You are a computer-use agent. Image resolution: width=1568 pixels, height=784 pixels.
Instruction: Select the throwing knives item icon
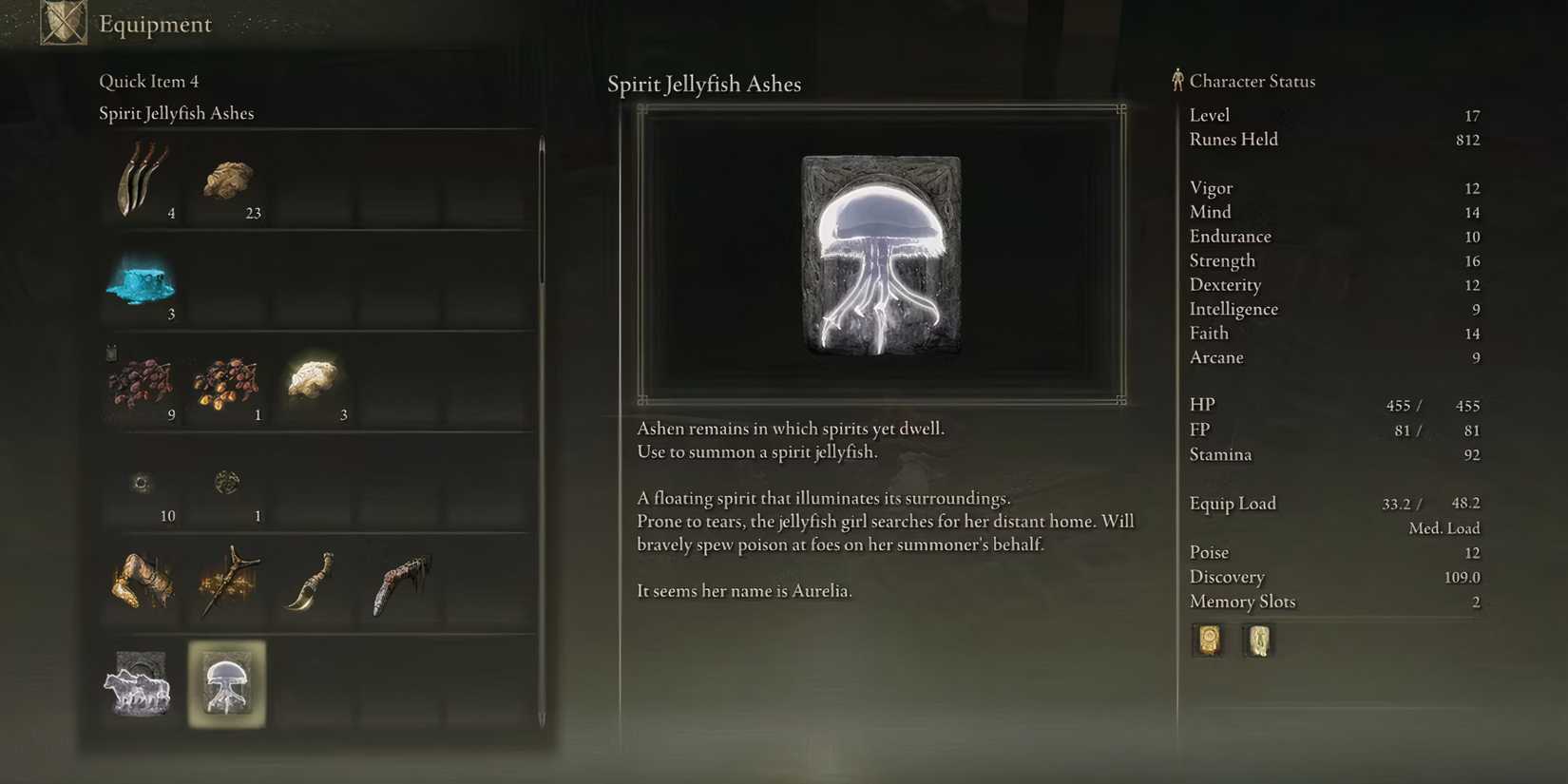[x=143, y=181]
